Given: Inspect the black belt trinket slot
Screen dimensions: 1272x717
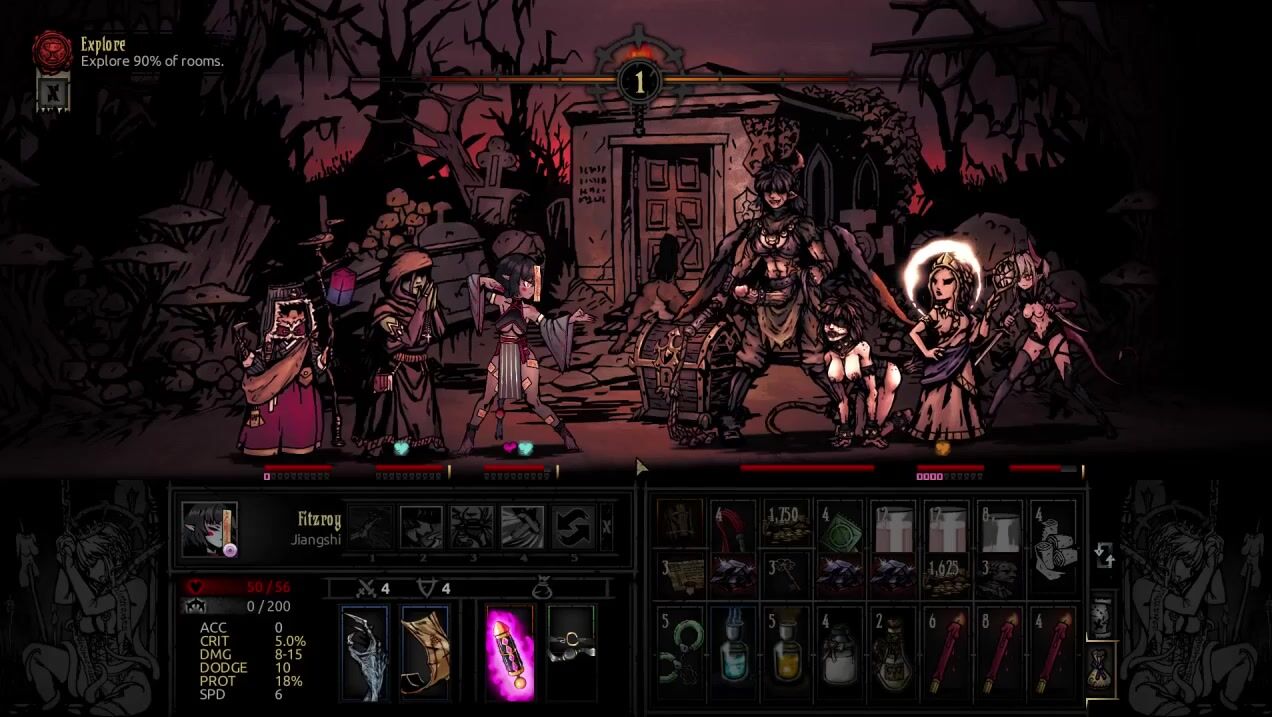Looking at the screenshot, I should coord(571,652).
